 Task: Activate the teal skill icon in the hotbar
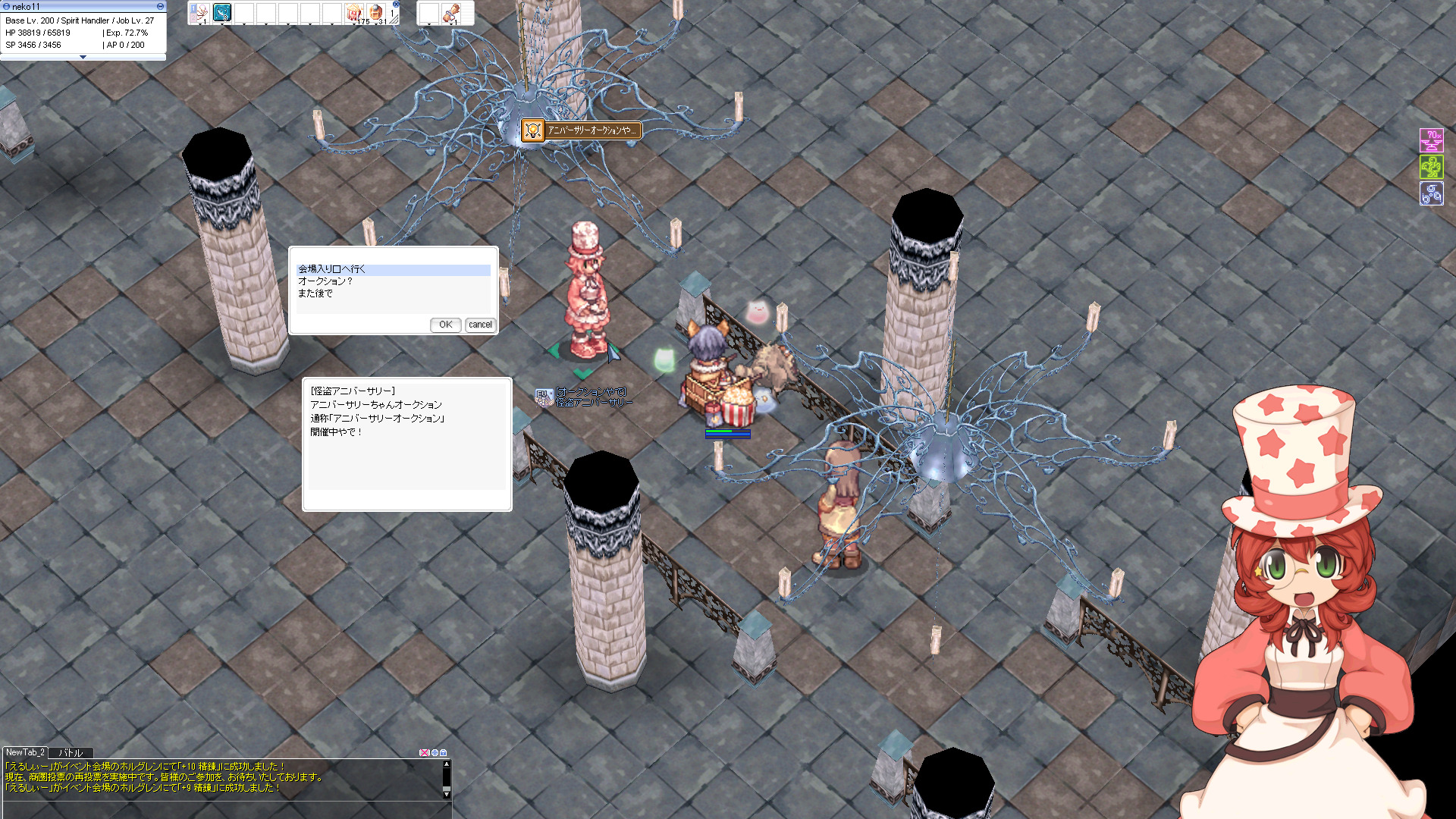(222, 12)
